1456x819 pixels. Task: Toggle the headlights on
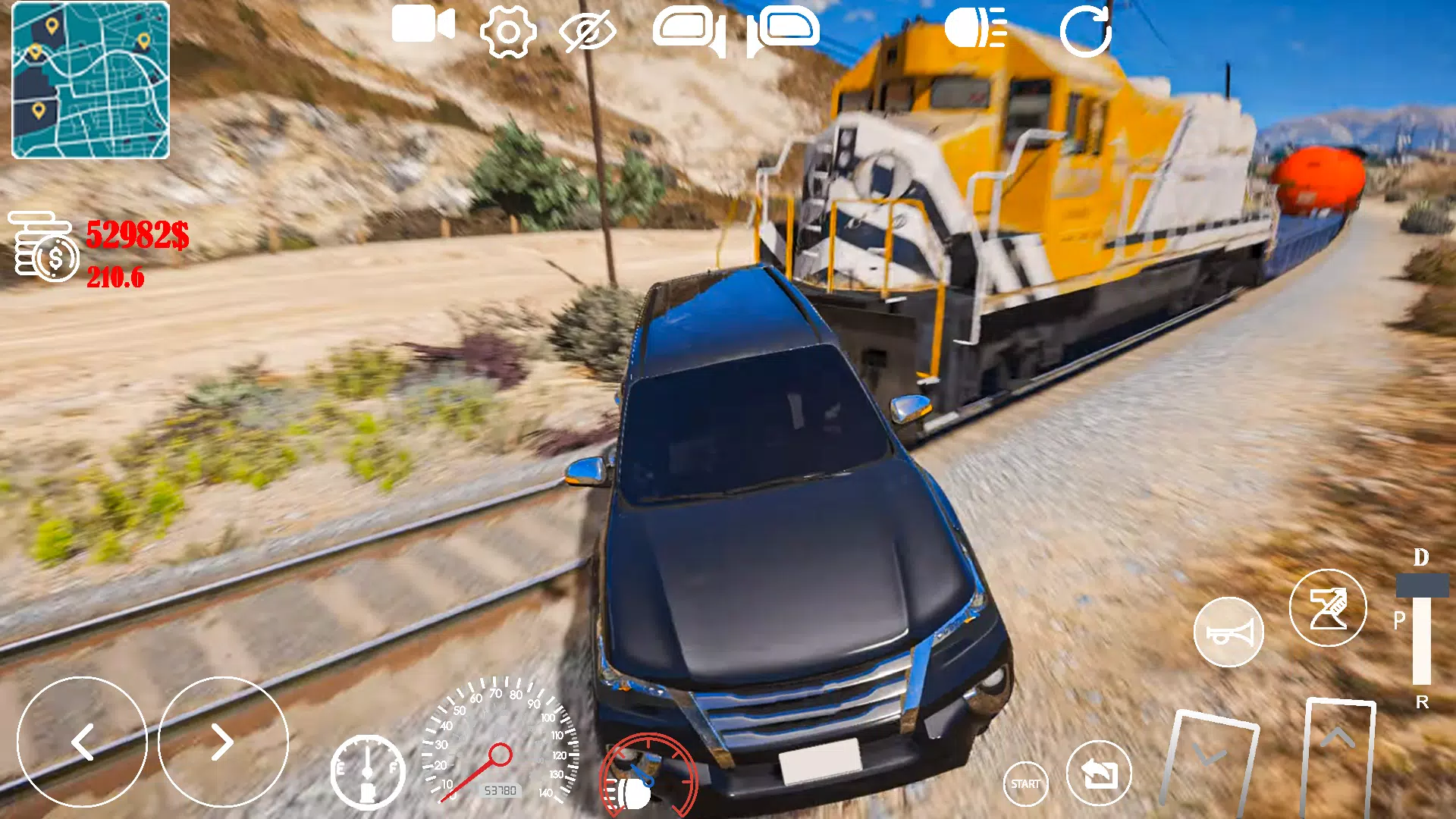coord(974,30)
